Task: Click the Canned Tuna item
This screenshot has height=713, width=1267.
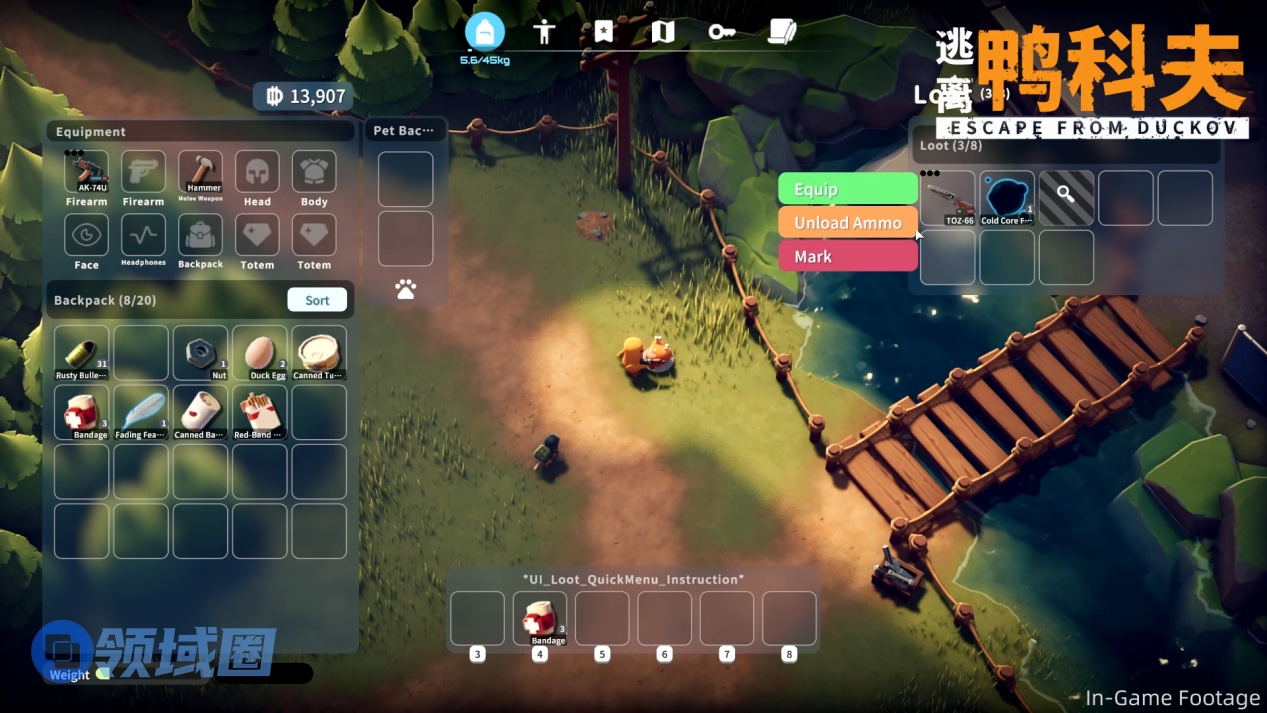Action: (319, 353)
